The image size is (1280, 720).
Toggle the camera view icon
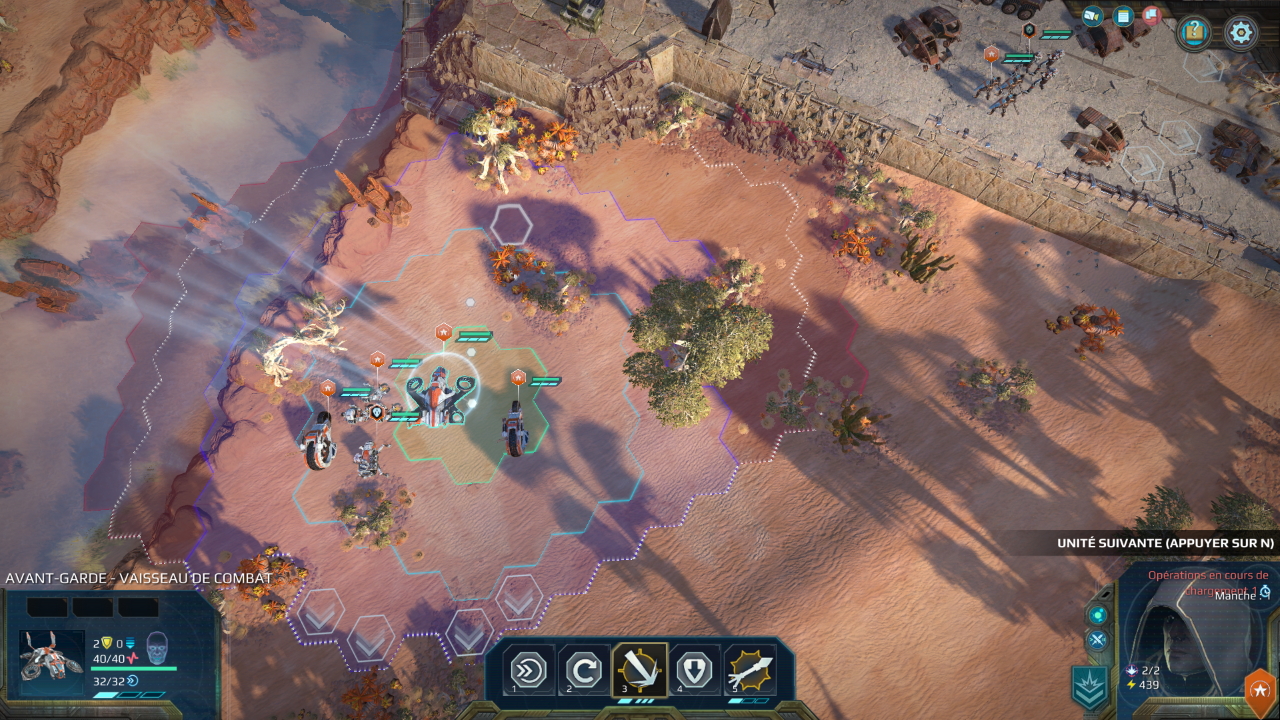[x=1093, y=16]
